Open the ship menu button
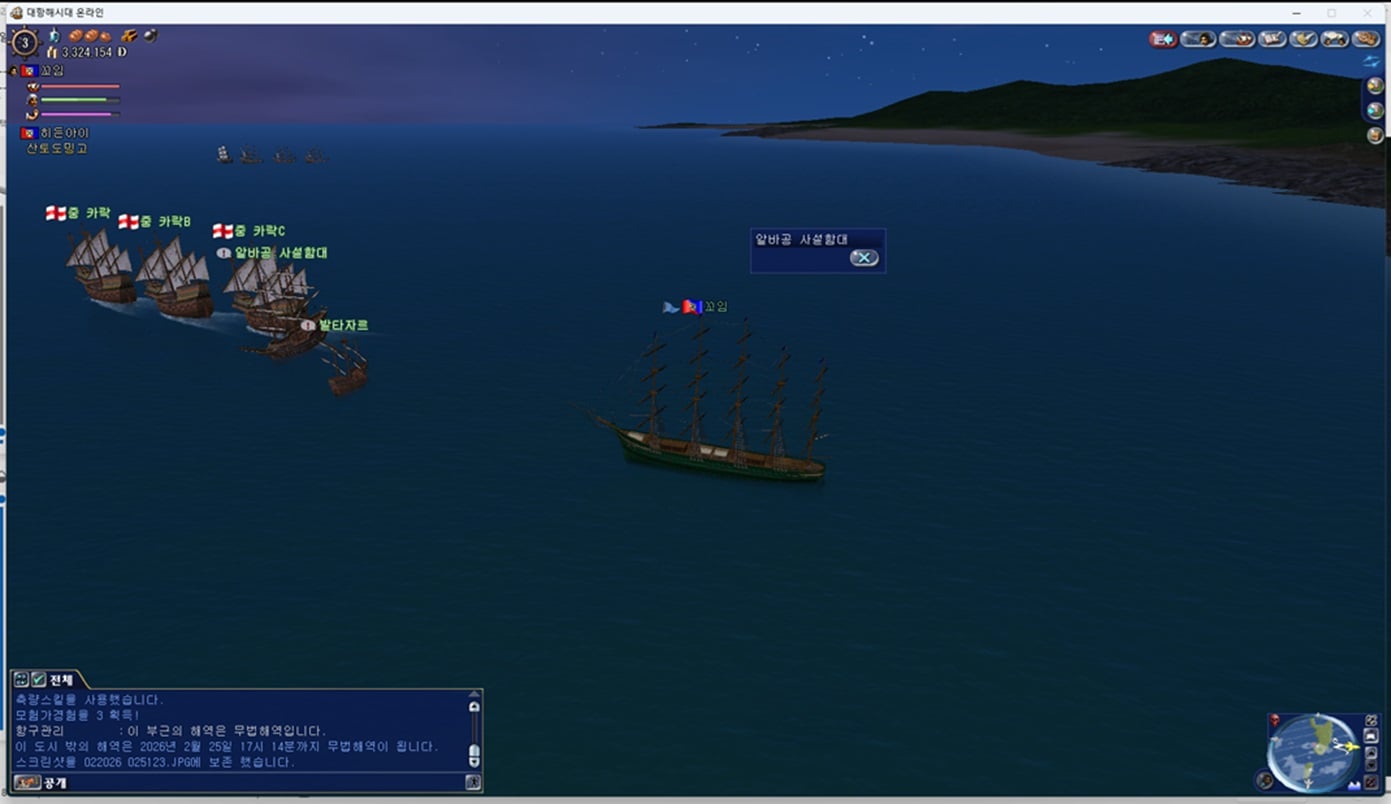The height and width of the screenshot is (804, 1391). (1237, 39)
